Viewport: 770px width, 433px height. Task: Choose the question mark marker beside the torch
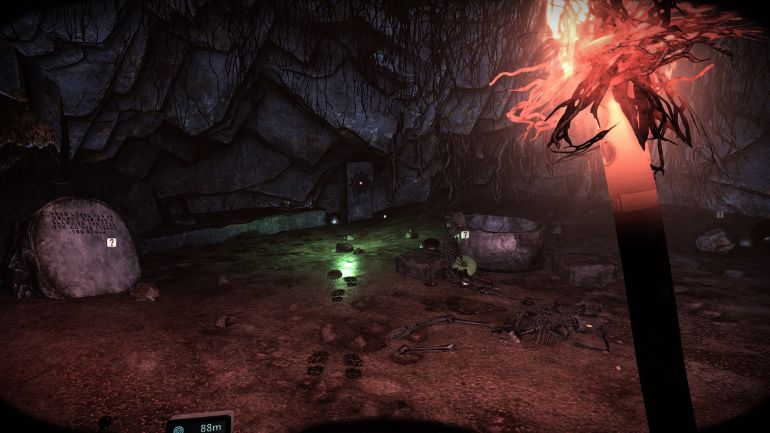pos(719,214)
